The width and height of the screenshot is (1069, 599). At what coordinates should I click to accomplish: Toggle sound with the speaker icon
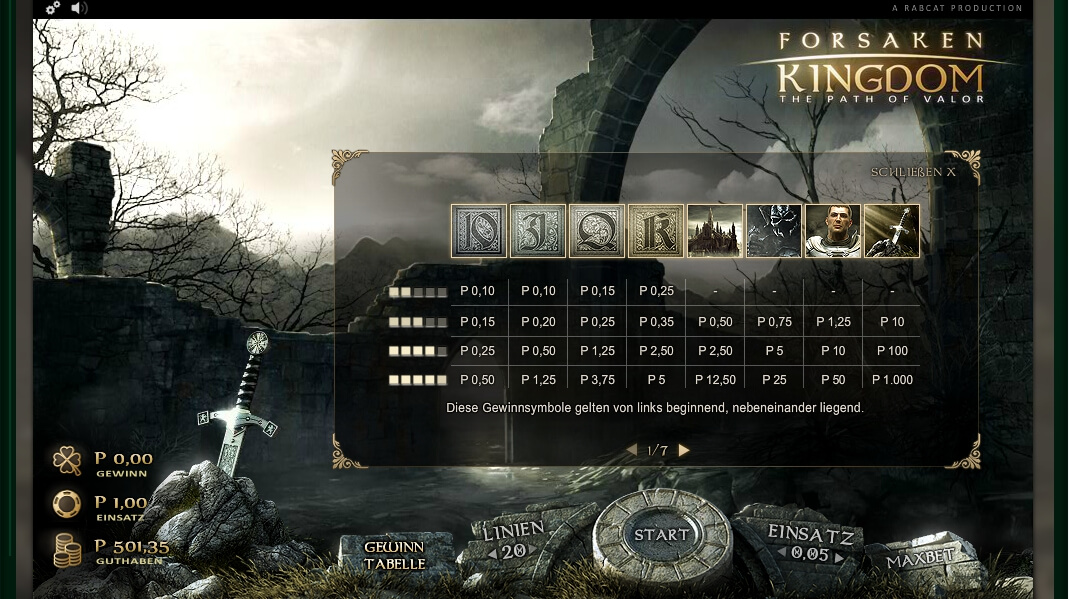pyautogui.click(x=80, y=8)
